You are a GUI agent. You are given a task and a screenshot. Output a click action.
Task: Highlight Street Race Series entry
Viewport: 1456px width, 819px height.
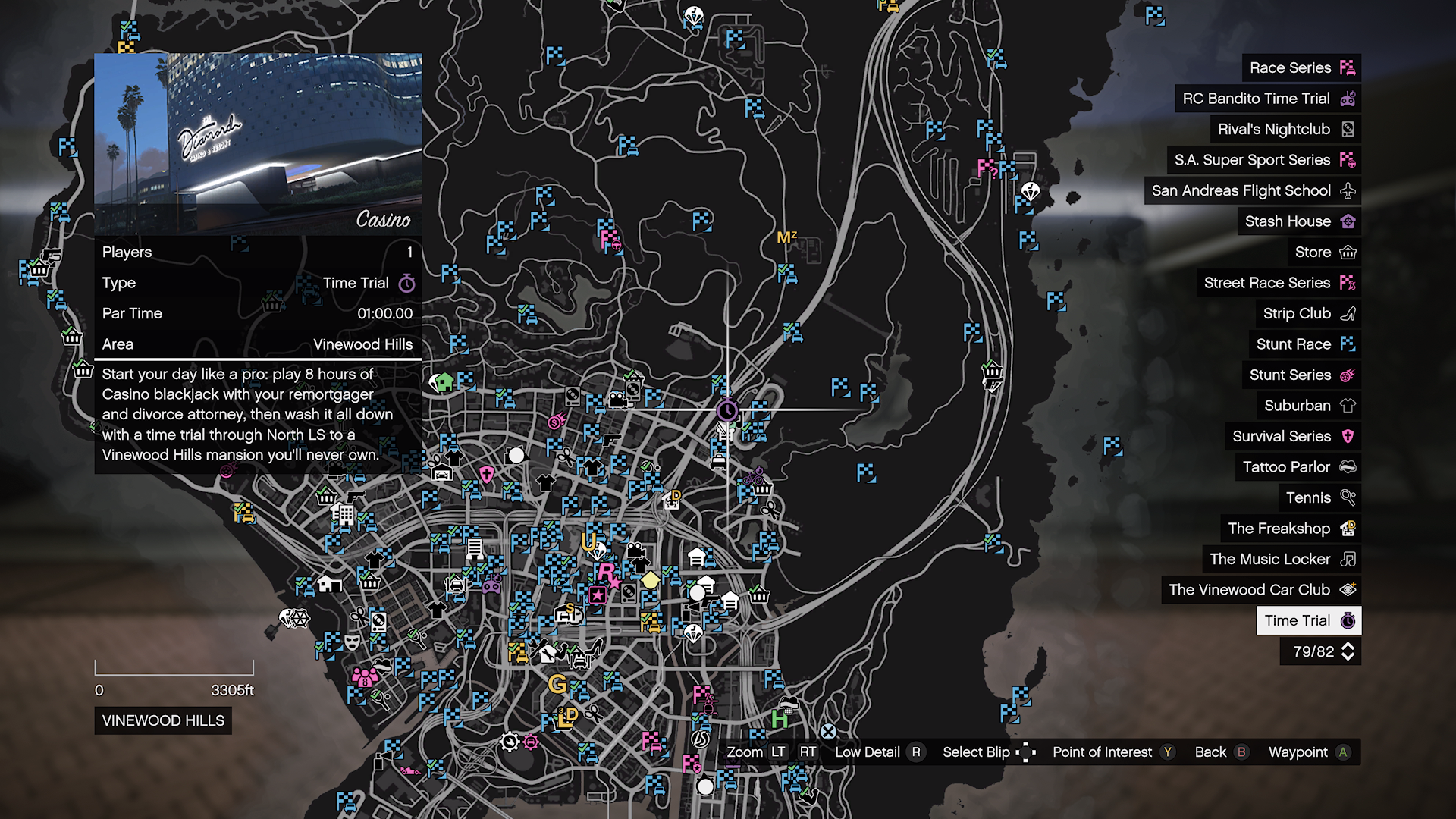(1278, 283)
